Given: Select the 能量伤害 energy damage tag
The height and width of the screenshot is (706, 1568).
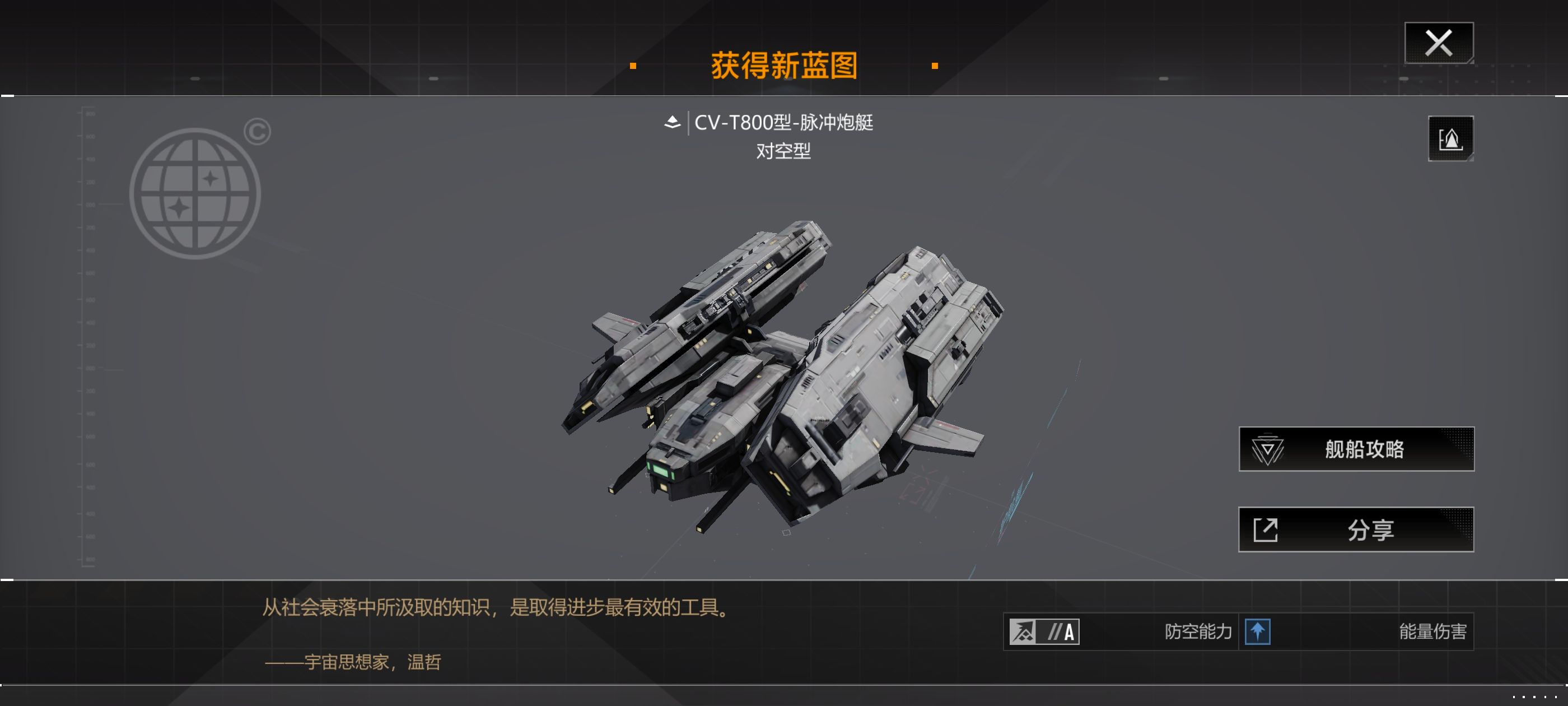Looking at the screenshot, I should (x=1432, y=631).
